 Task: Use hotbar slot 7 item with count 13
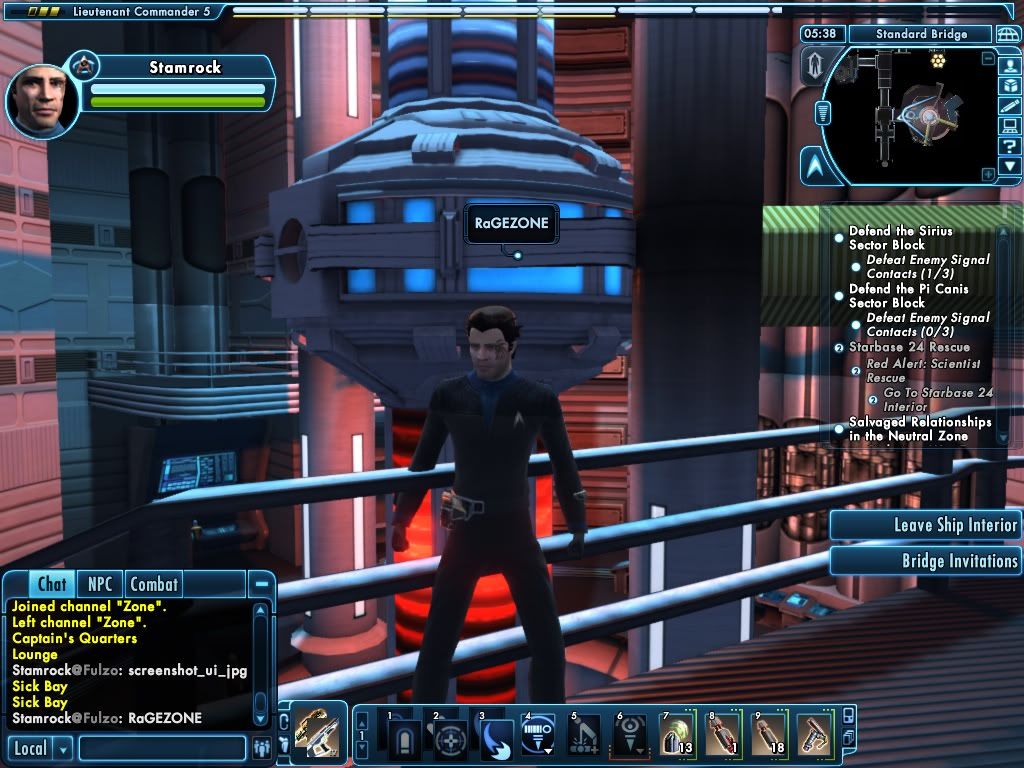tap(677, 738)
